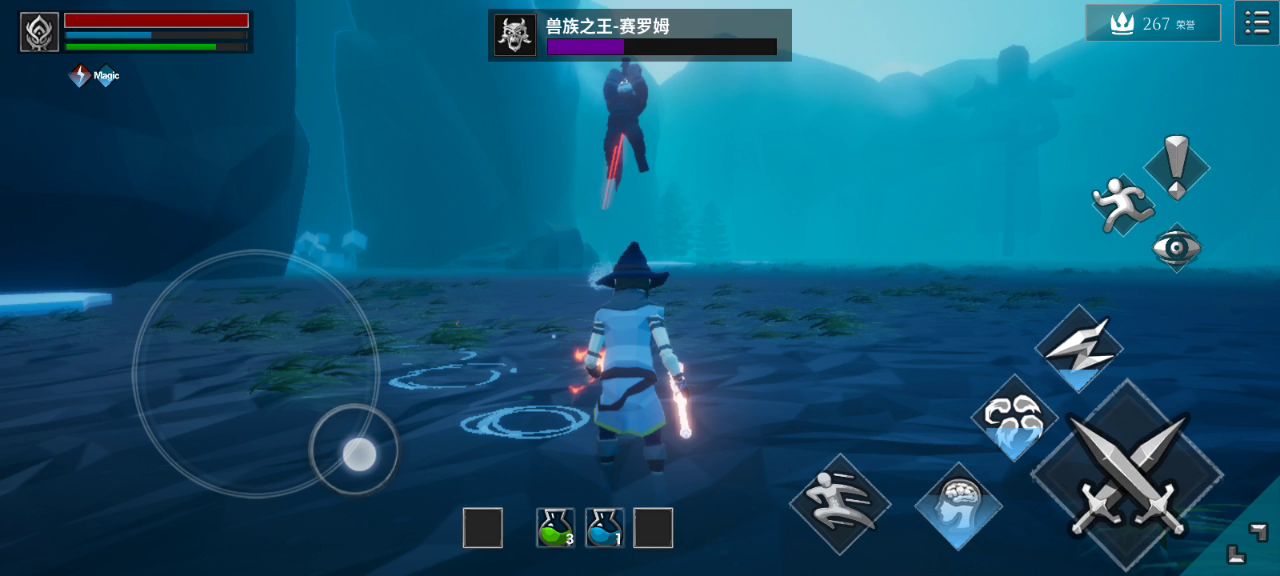Attack with the crossed swords button
The image size is (1280, 576).
pos(1127,476)
